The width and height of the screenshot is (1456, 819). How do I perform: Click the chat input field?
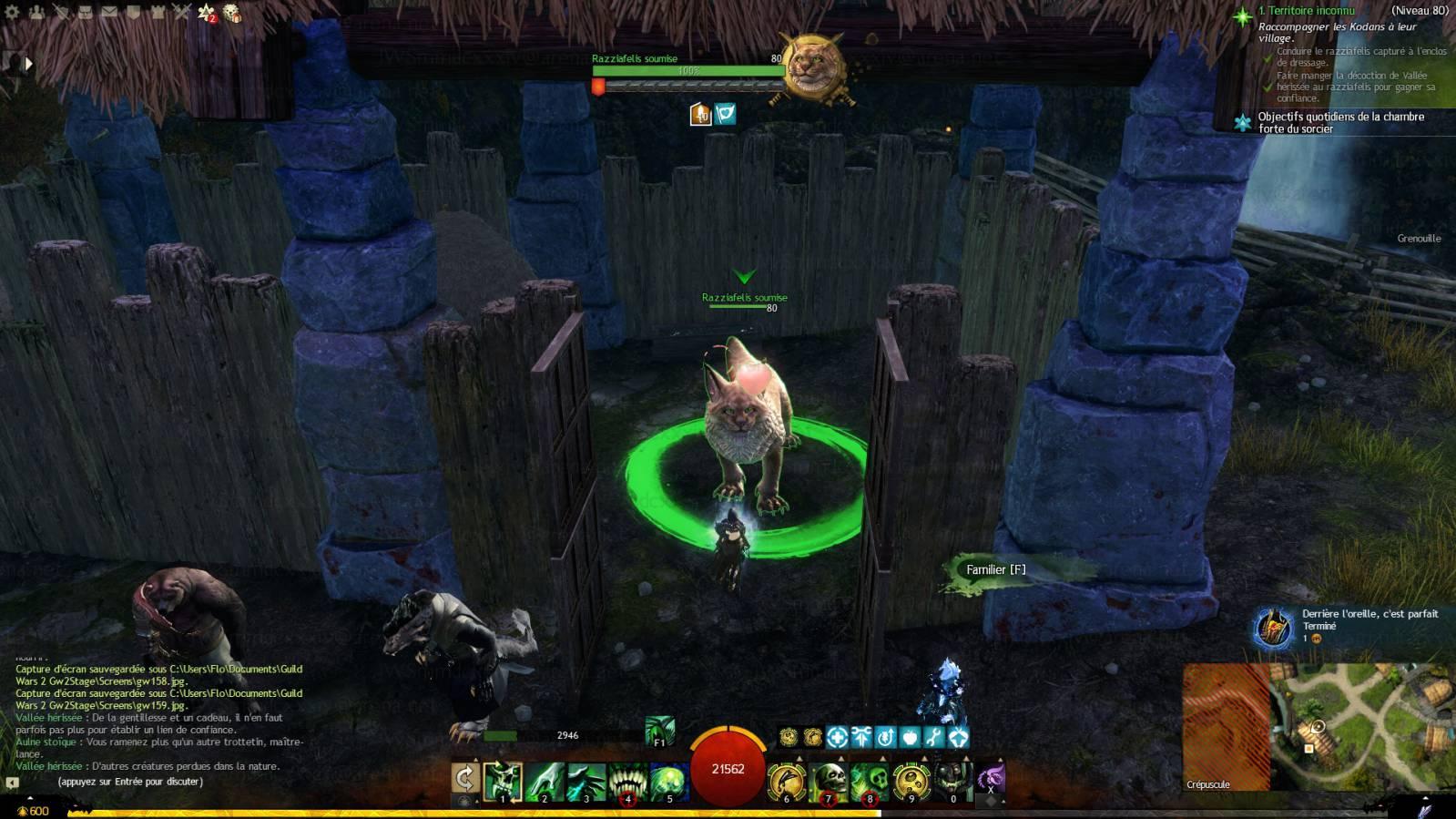point(155,782)
